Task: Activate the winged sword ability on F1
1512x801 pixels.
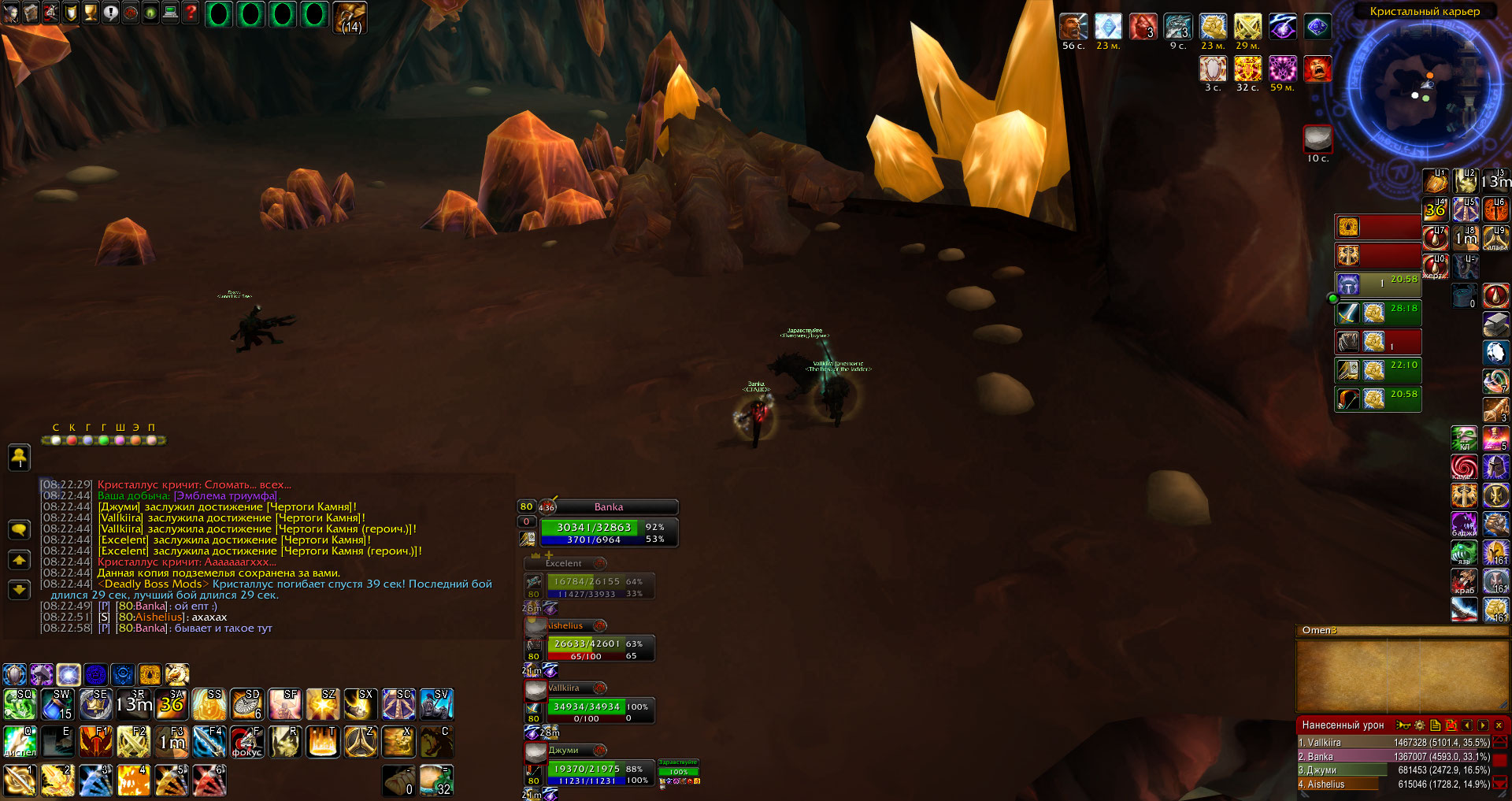Action: 95,742
